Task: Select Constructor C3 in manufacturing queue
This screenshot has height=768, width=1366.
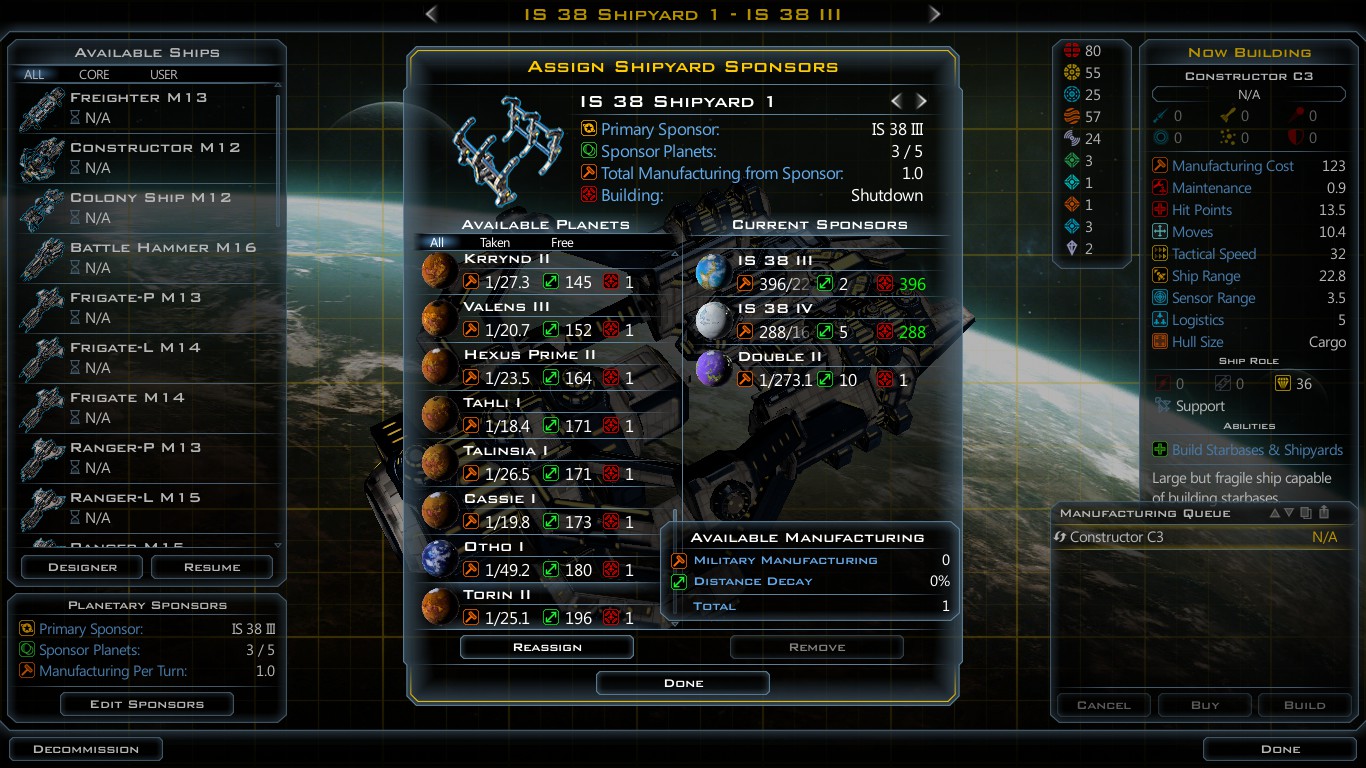Action: pos(1195,537)
